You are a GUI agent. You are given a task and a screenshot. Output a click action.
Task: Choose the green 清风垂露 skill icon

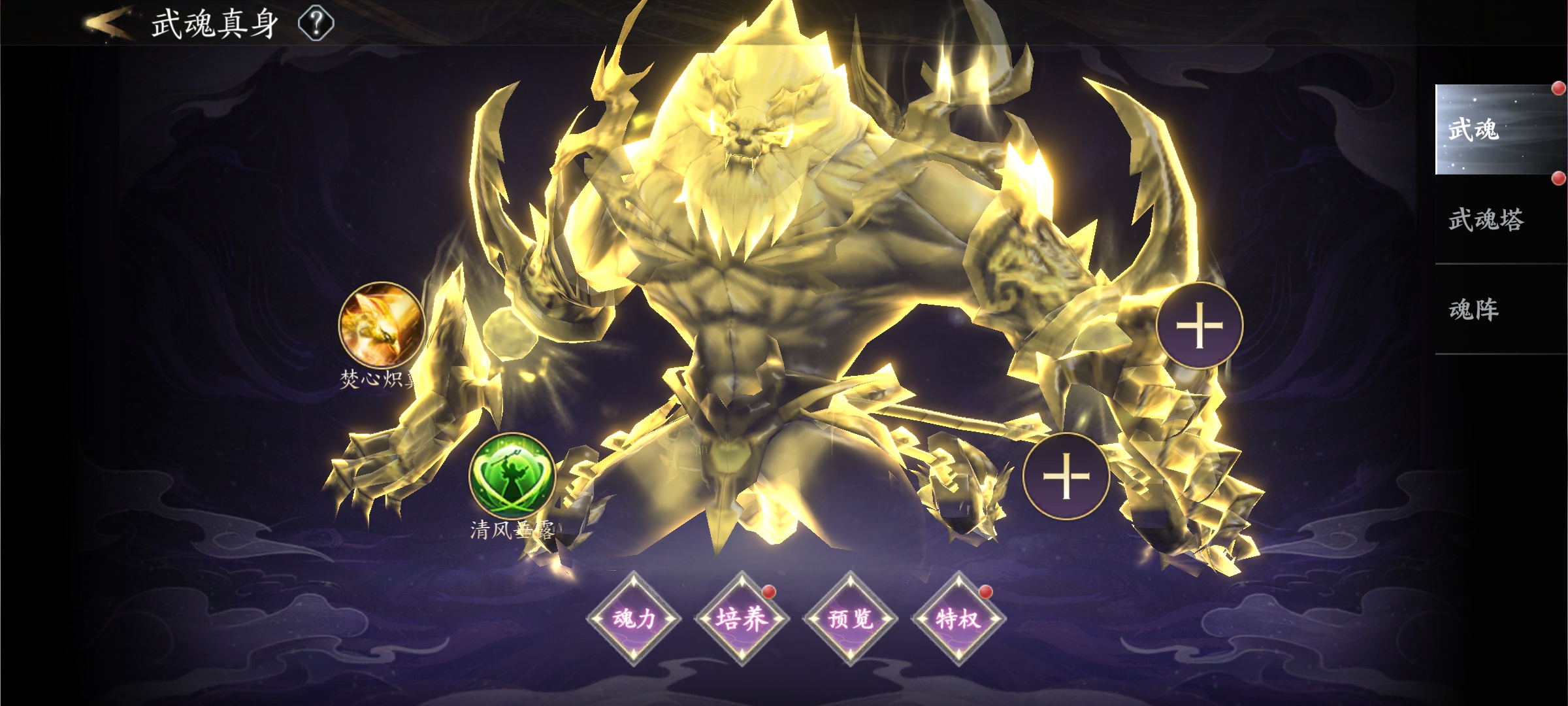coord(512,475)
